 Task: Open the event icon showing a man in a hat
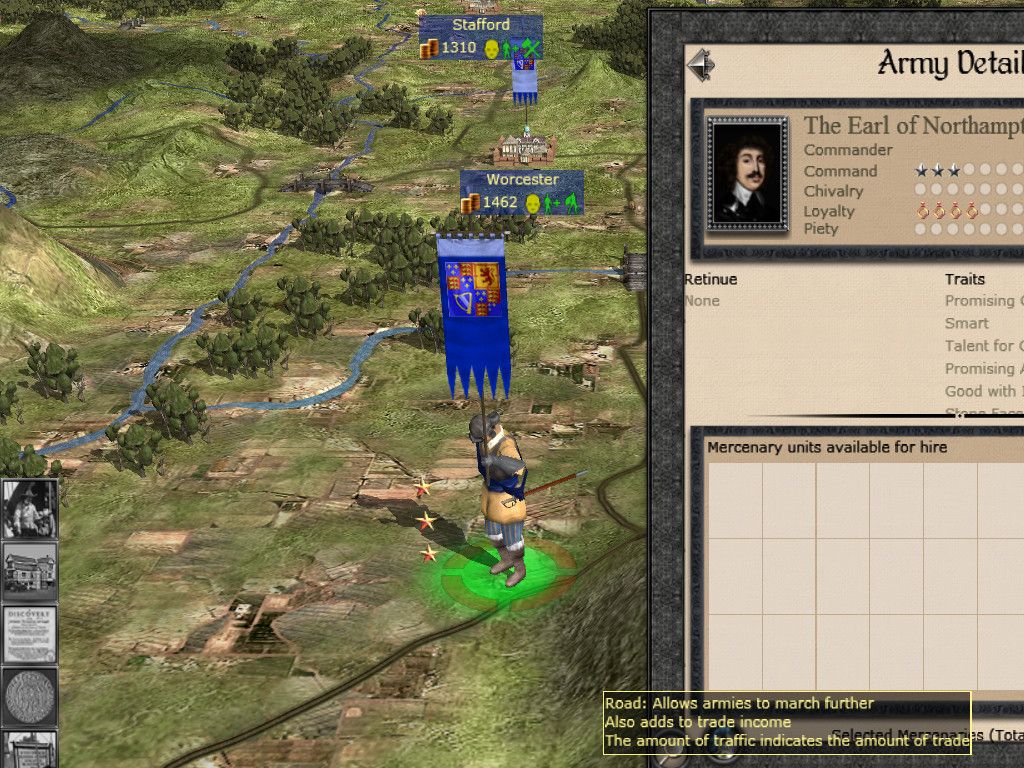click(x=29, y=508)
